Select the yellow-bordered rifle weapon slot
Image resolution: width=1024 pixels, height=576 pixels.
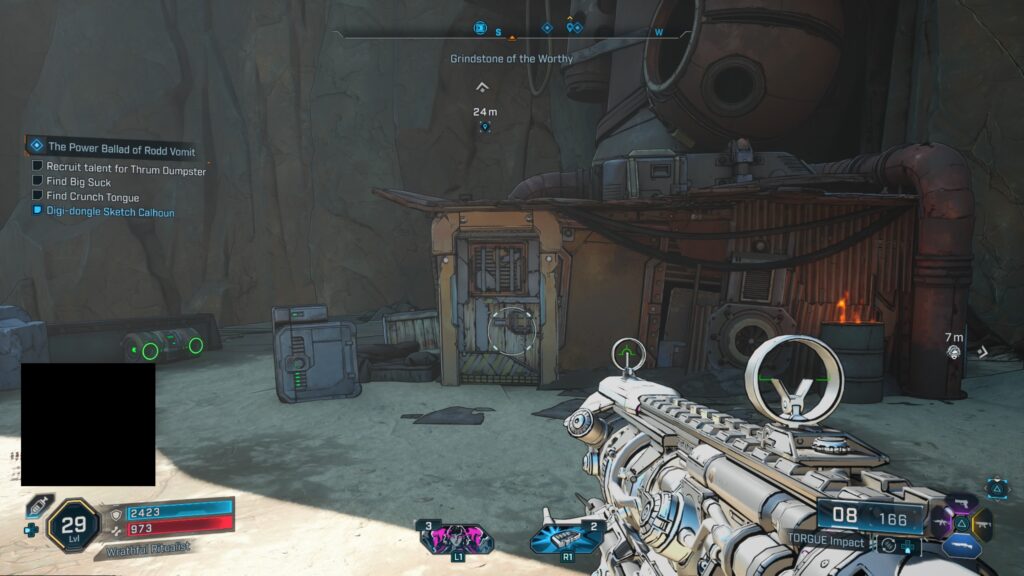(x=983, y=522)
